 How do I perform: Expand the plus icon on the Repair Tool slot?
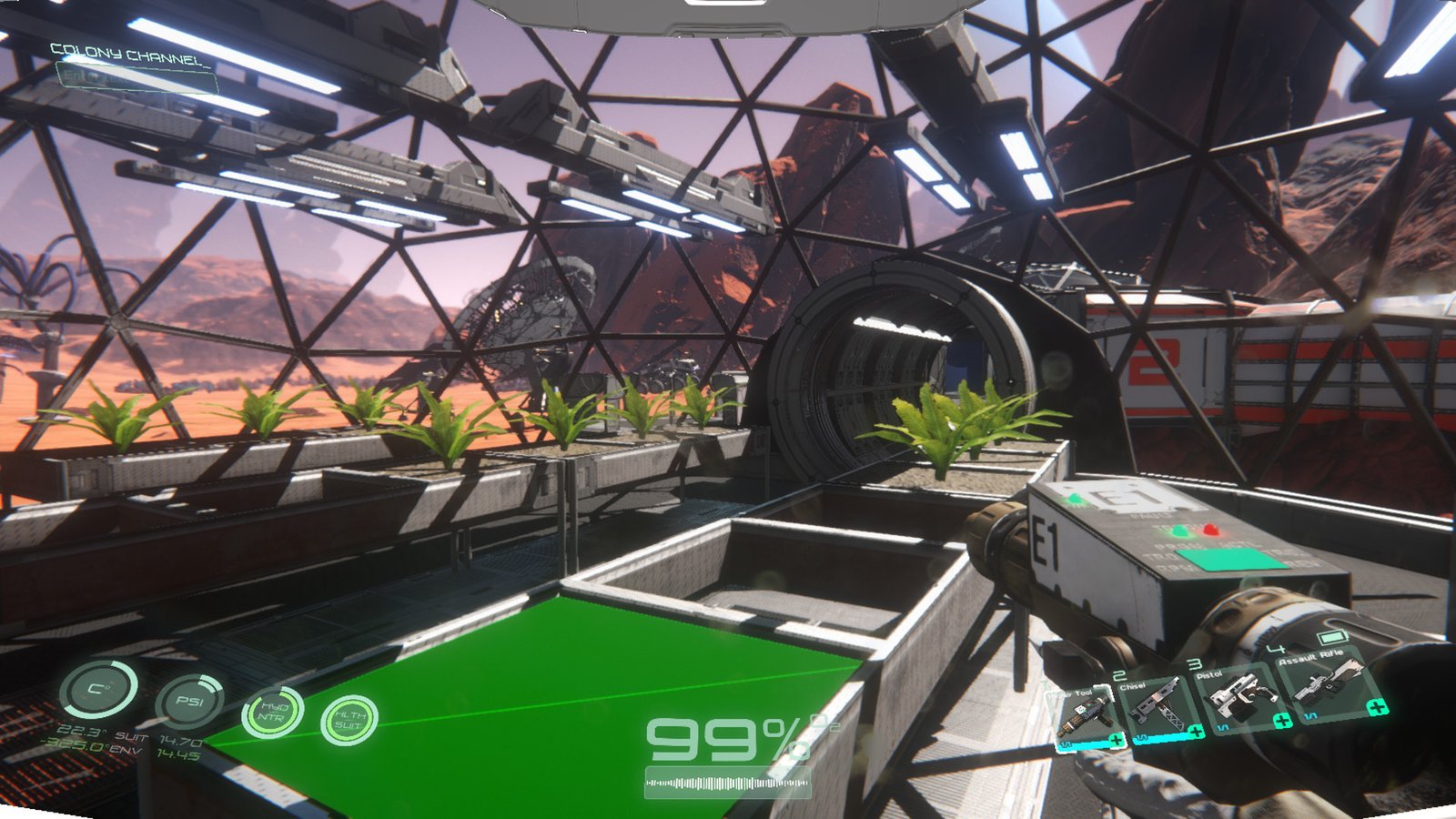1117,738
